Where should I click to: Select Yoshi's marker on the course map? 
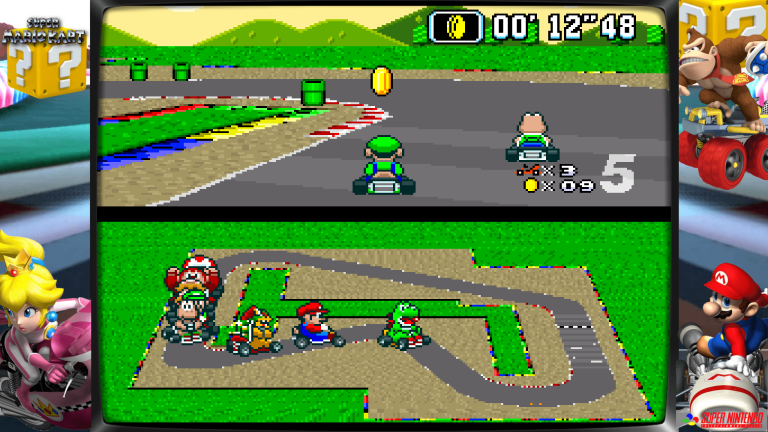pyautogui.click(x=404, y=326)
